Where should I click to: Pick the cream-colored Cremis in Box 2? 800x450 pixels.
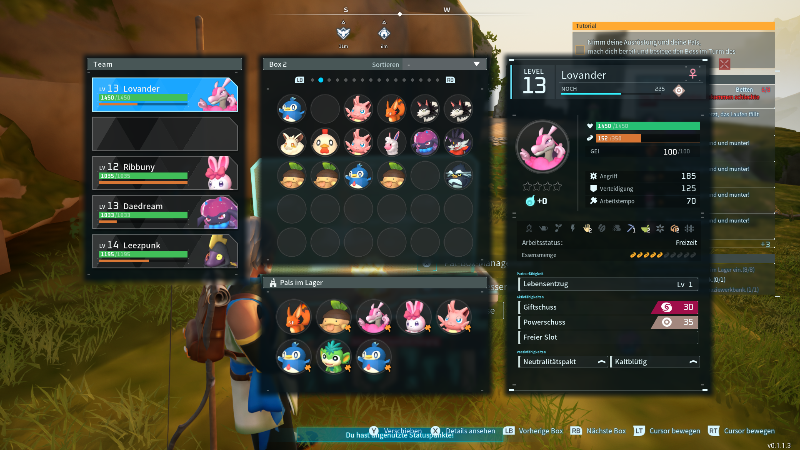[x=292, y=141]
